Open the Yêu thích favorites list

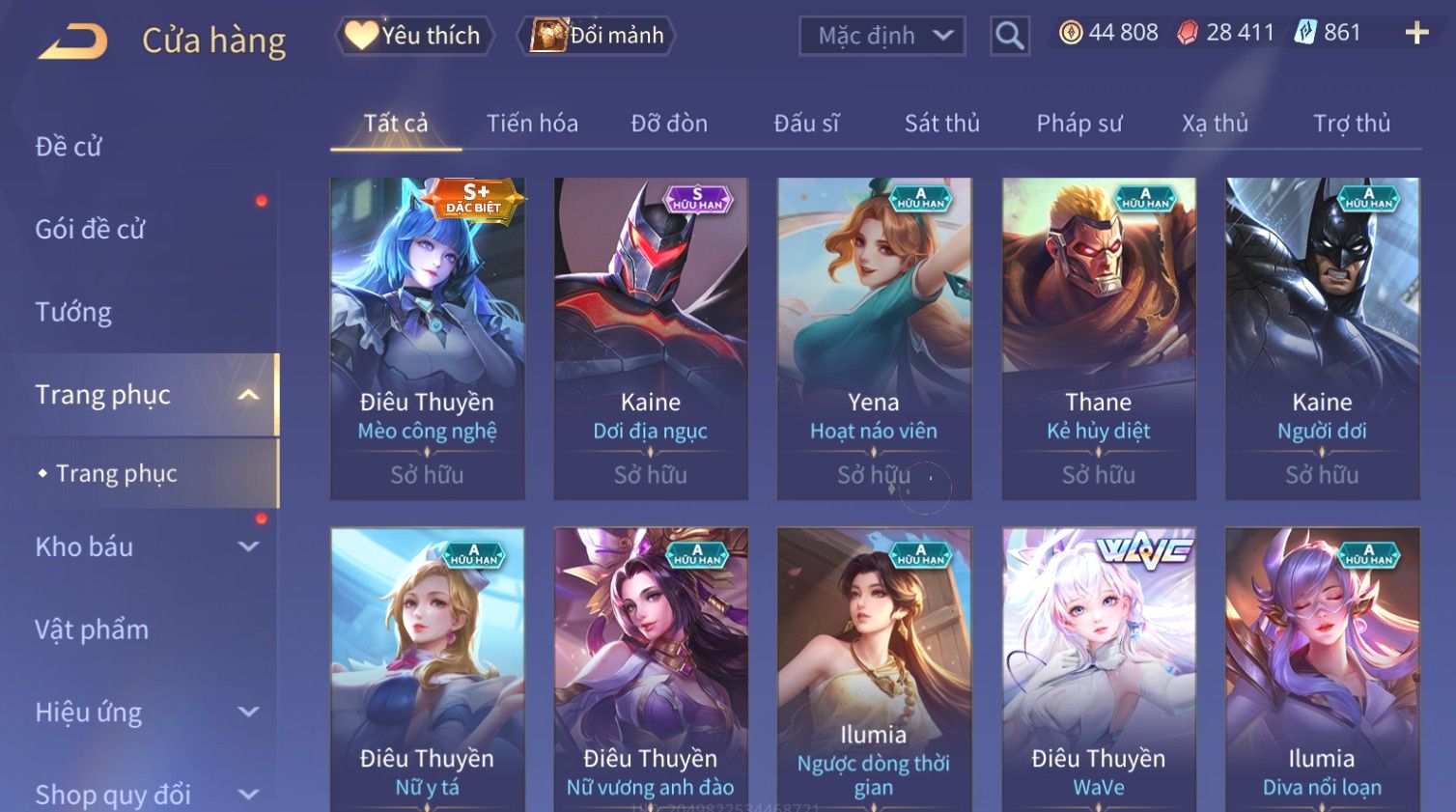point(414,36)
